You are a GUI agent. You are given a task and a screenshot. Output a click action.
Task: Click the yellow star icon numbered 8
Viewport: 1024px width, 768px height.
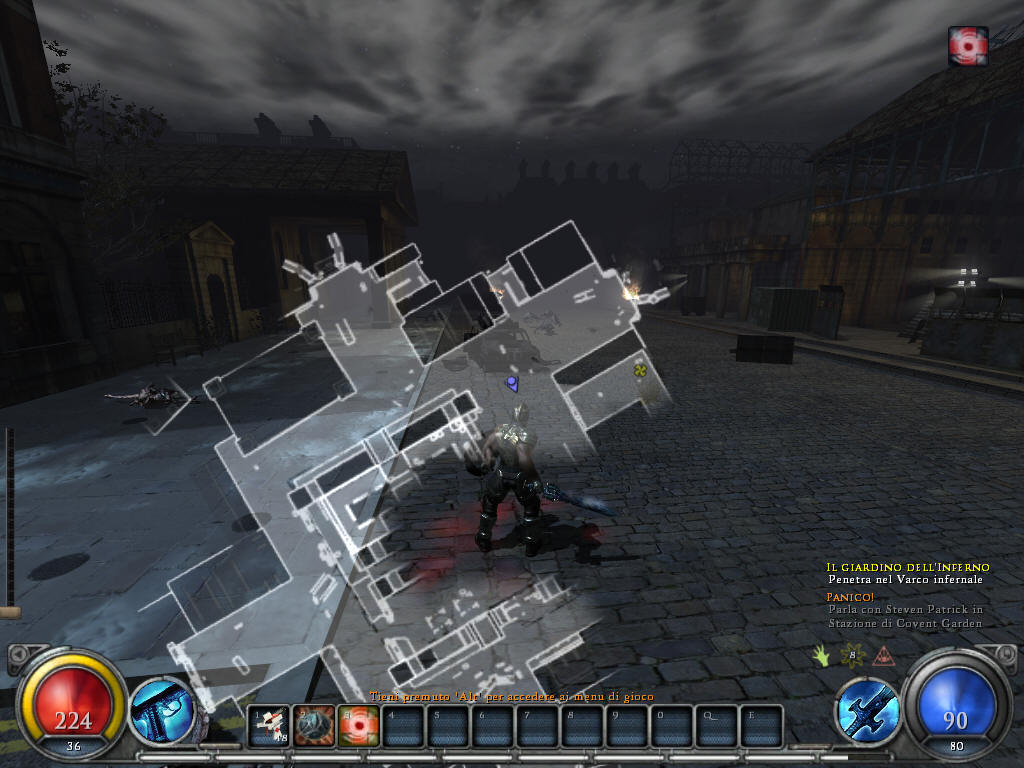pos(852,656)
